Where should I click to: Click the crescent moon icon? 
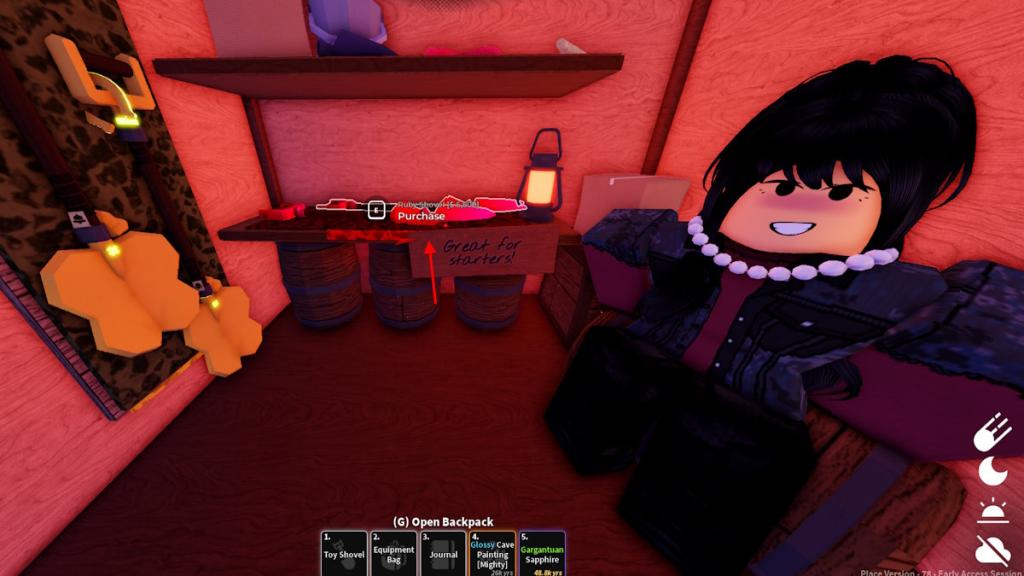click(992, 471)
